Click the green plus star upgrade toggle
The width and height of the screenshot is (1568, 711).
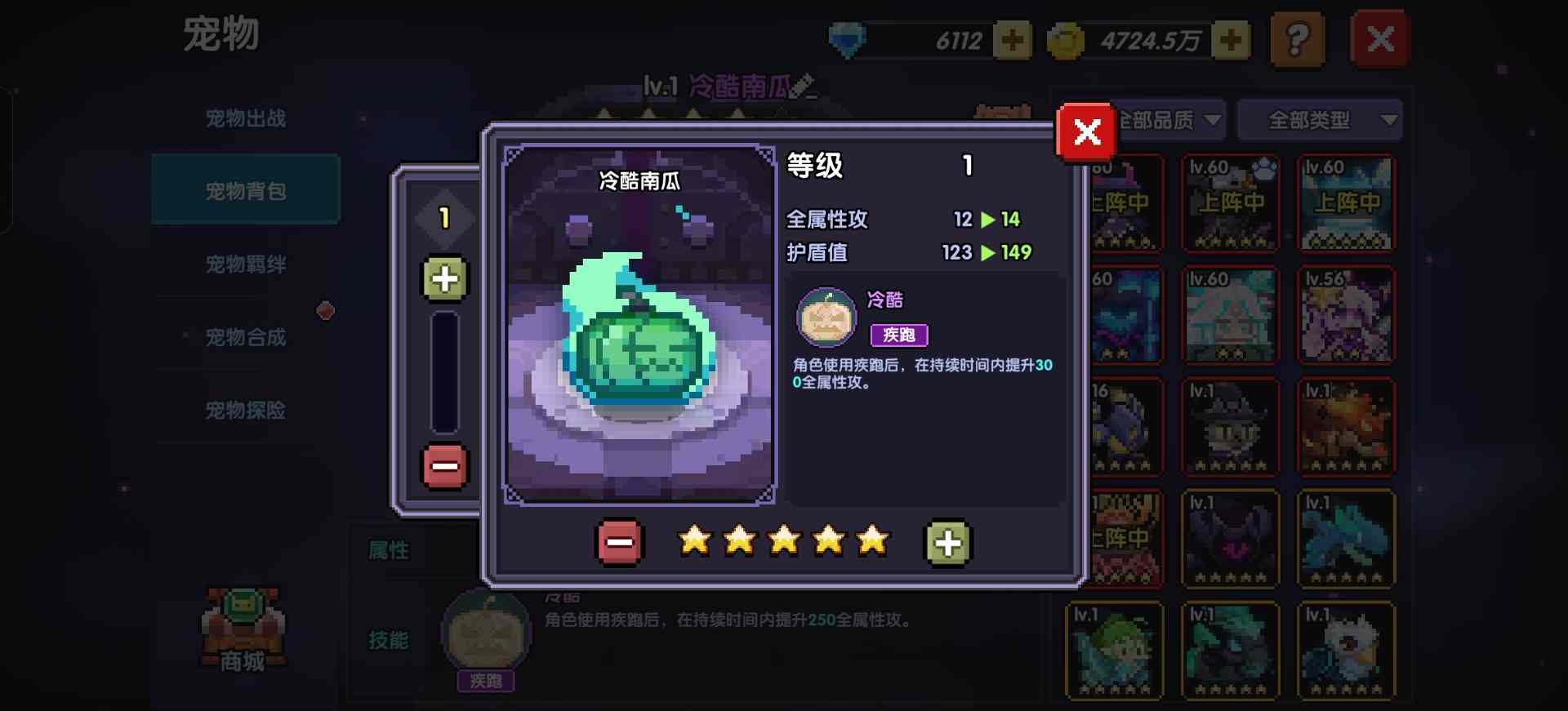point(946,540)
